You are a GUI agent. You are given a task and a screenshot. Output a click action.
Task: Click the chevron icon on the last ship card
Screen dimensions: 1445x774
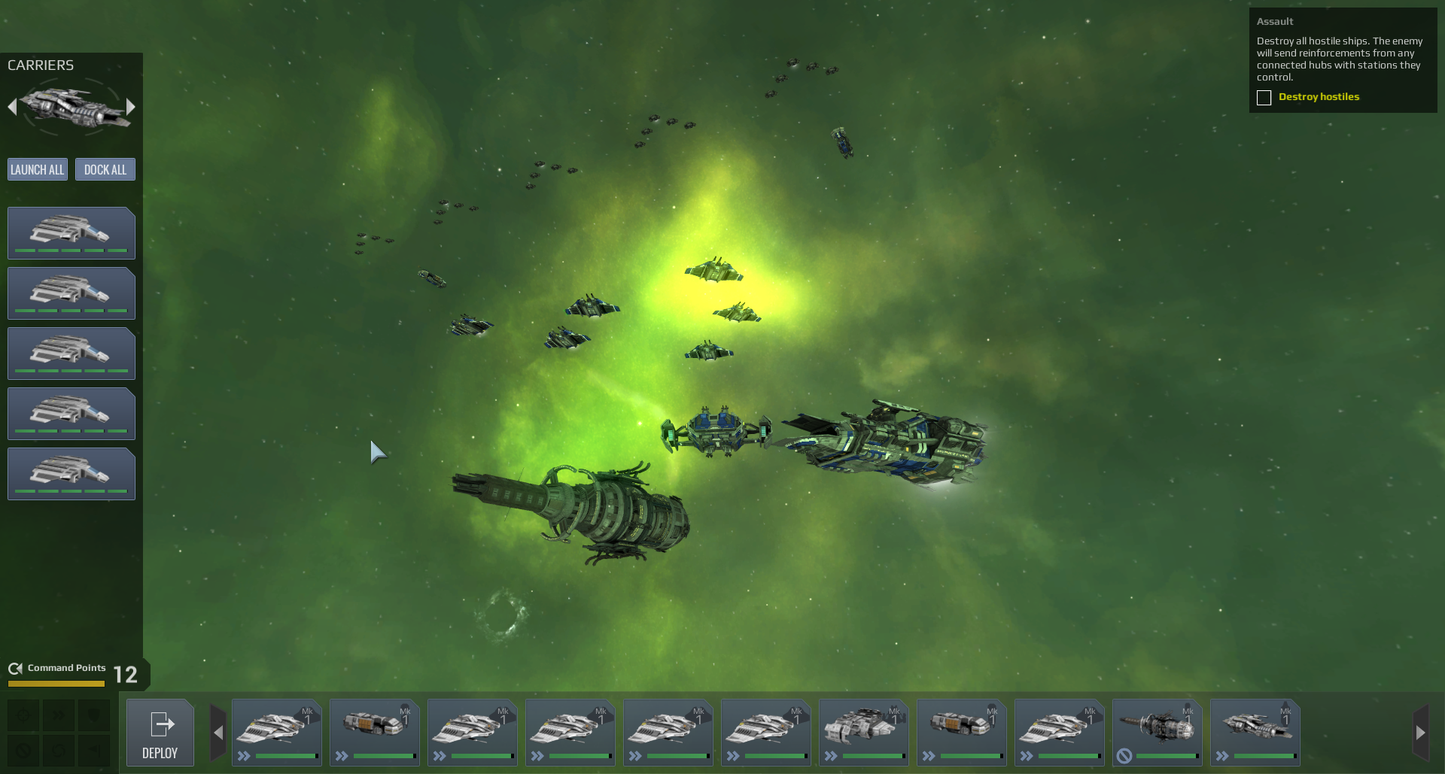pyautogui.click(x=1223, y=755)
